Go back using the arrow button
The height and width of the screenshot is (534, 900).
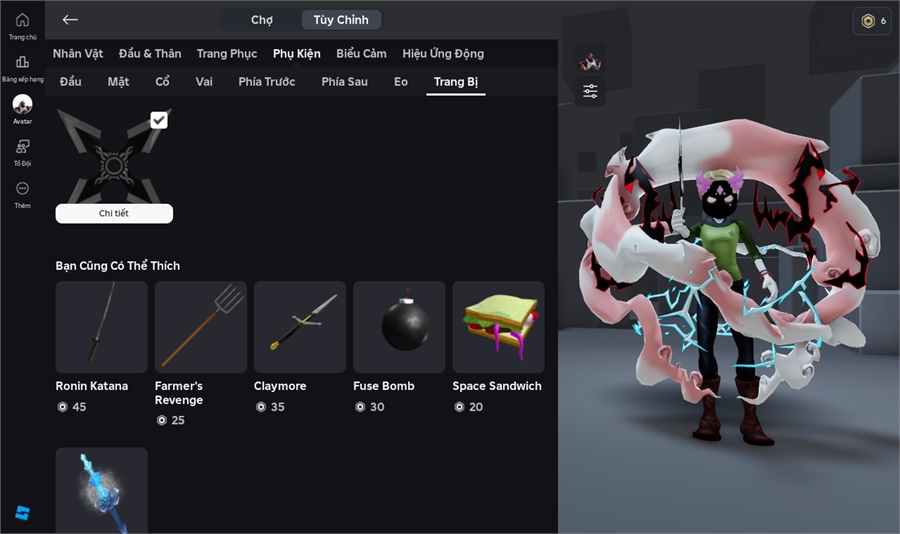(x=70, y=20)
